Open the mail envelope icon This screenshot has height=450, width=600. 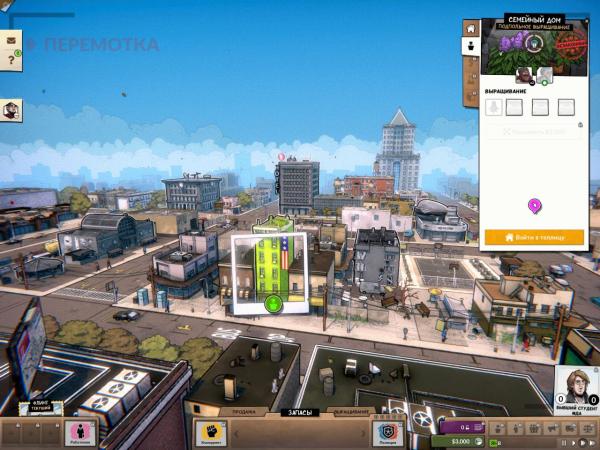[x=12, y=40]
